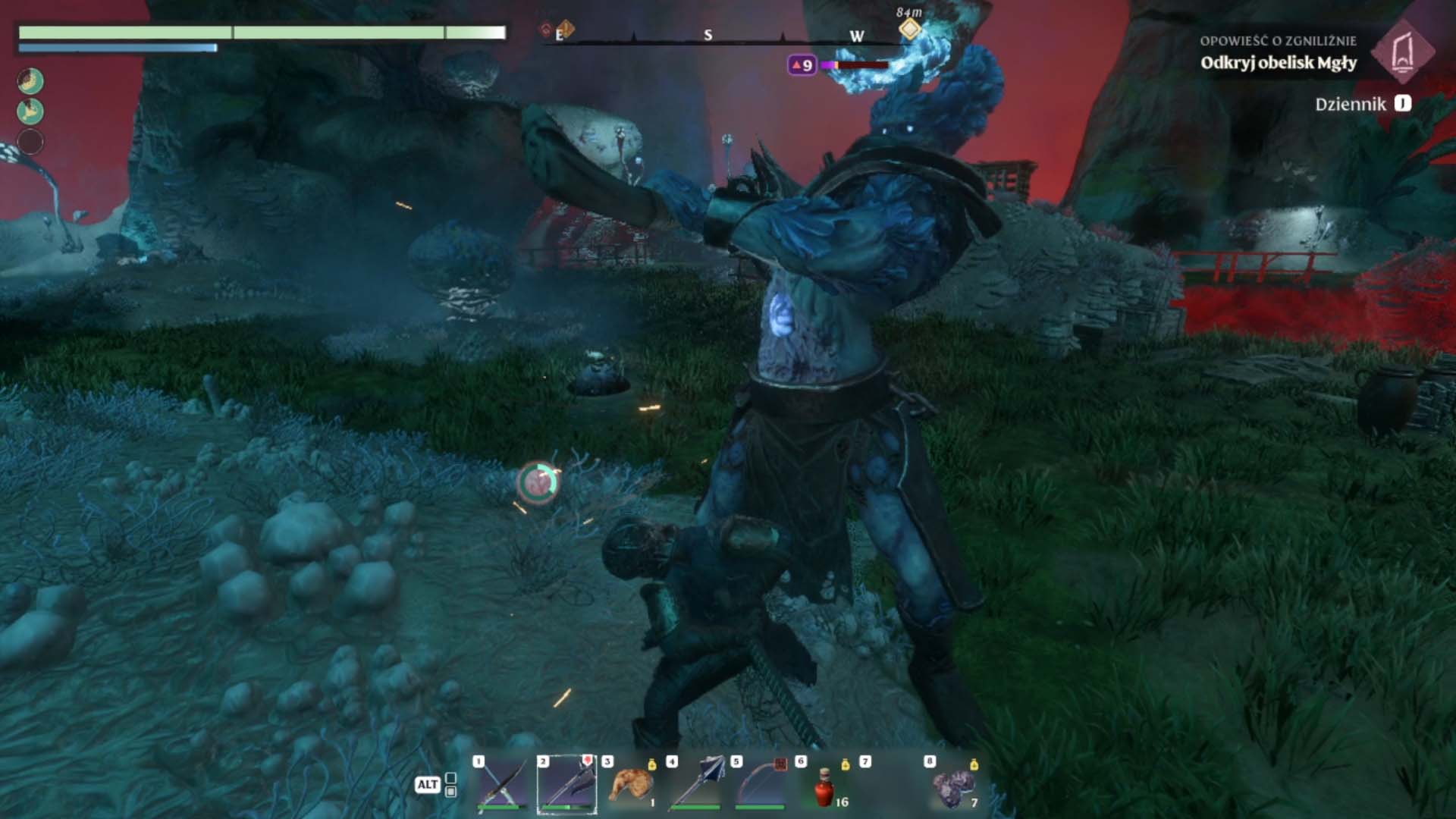Open the Odkryj obelisk Mgły quest tracker
1456x819 pixels.
tap(1278, 62)
